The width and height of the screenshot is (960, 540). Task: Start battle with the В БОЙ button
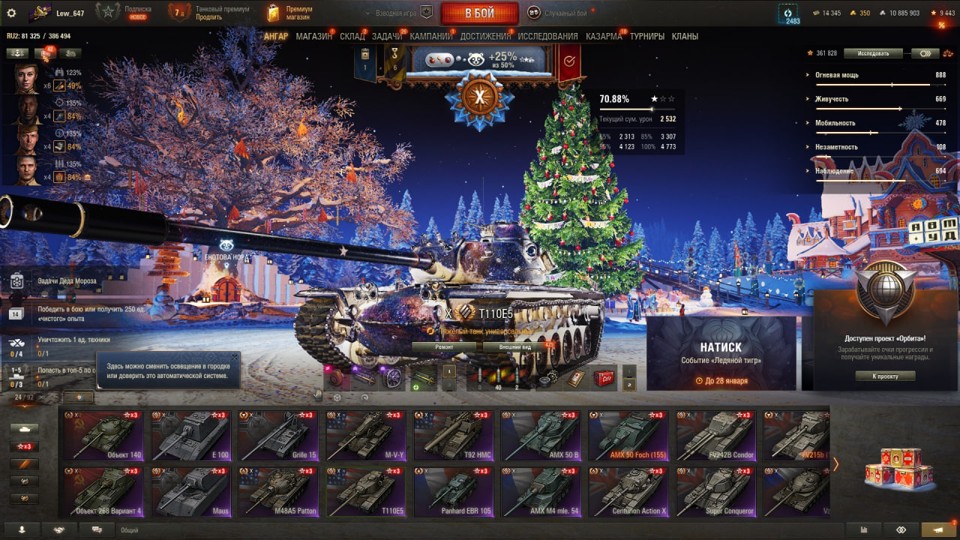point(479,13)
